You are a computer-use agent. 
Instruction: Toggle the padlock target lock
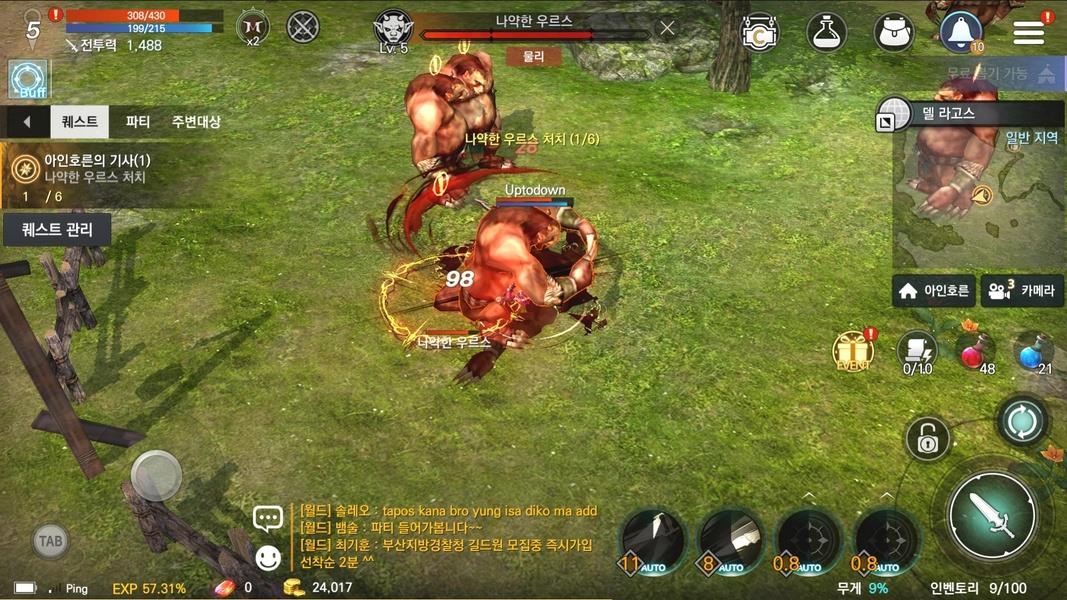927,439
